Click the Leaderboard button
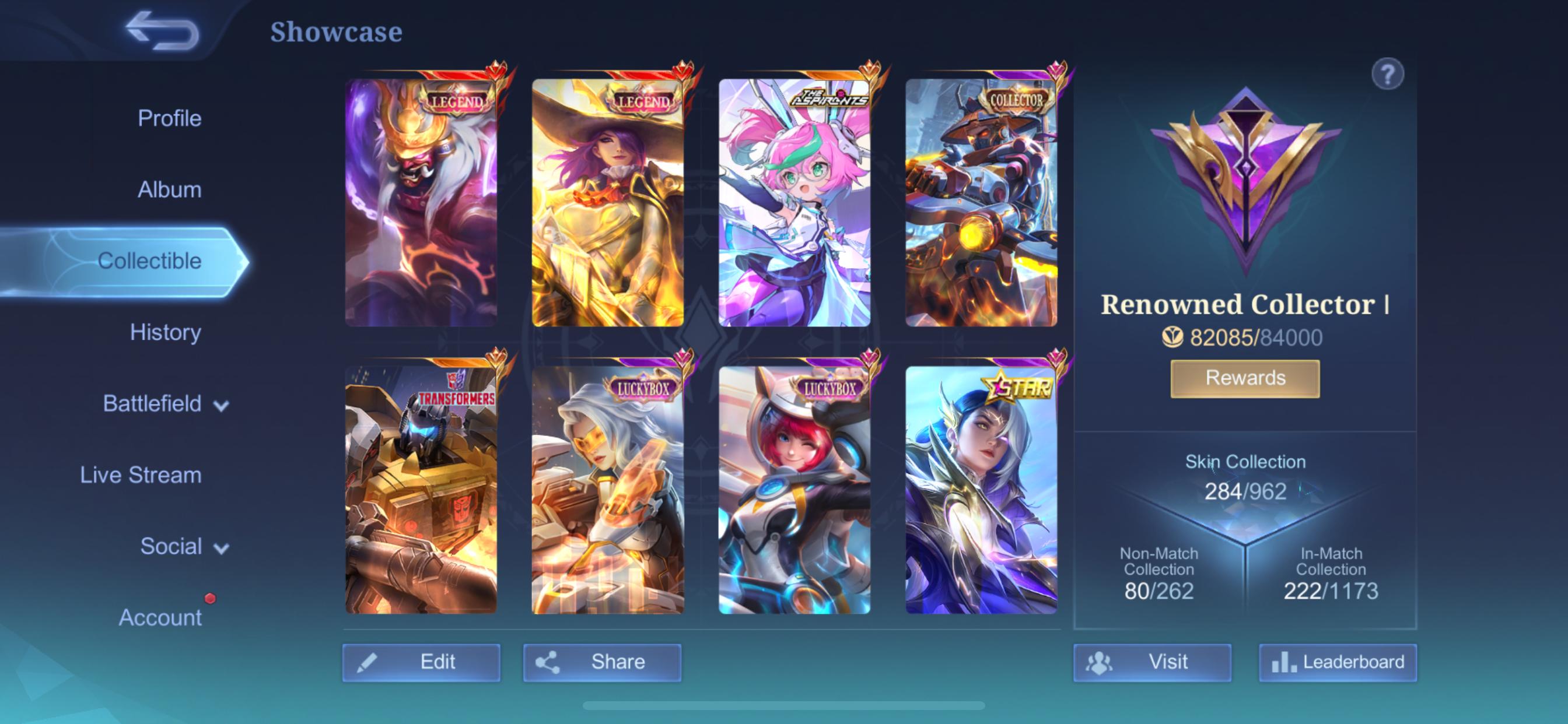Screen dimensions: 1568x724 (1339, 662)
